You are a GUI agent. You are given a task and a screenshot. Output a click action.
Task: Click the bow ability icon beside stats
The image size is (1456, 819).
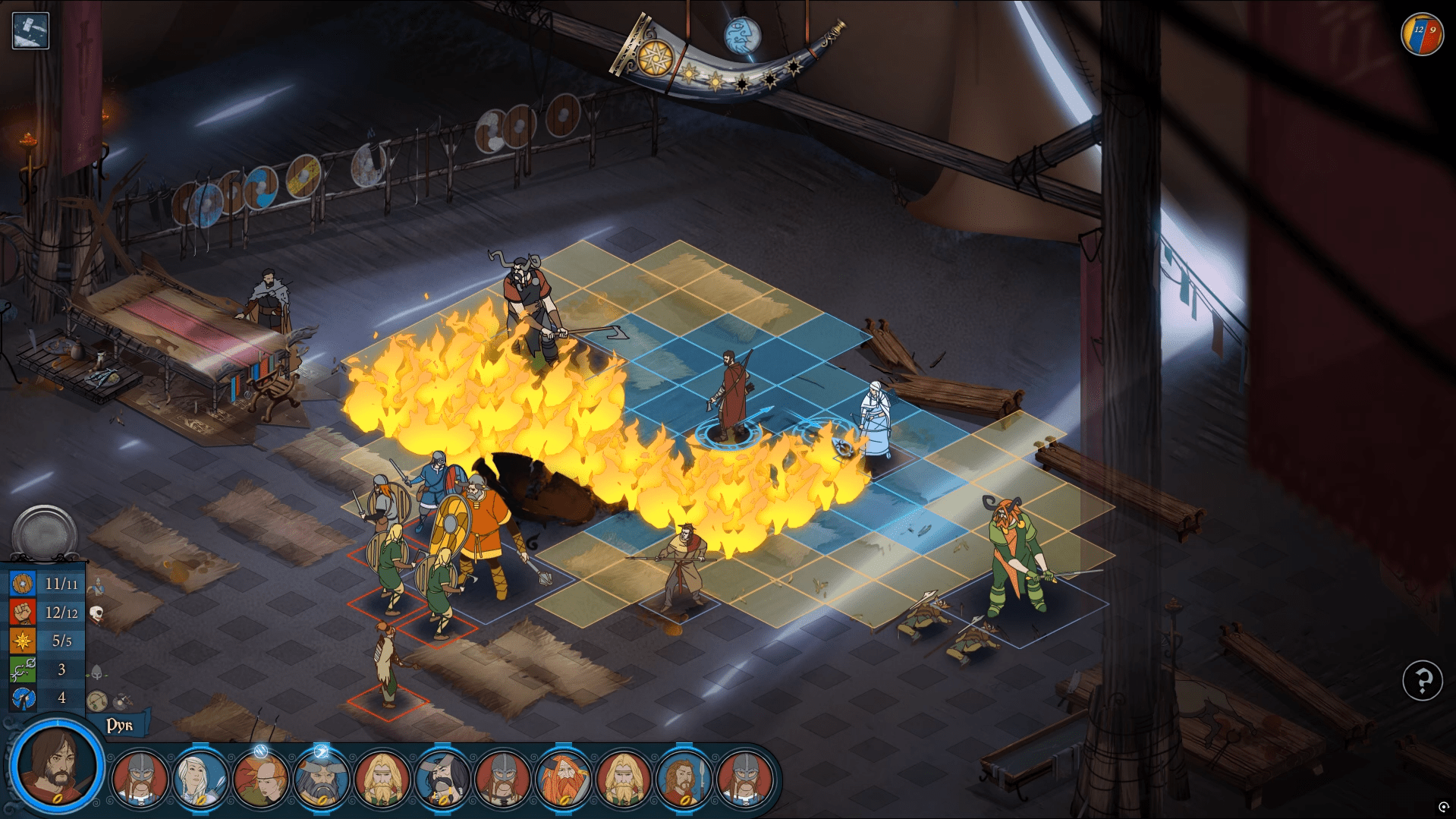coord(96,701)
